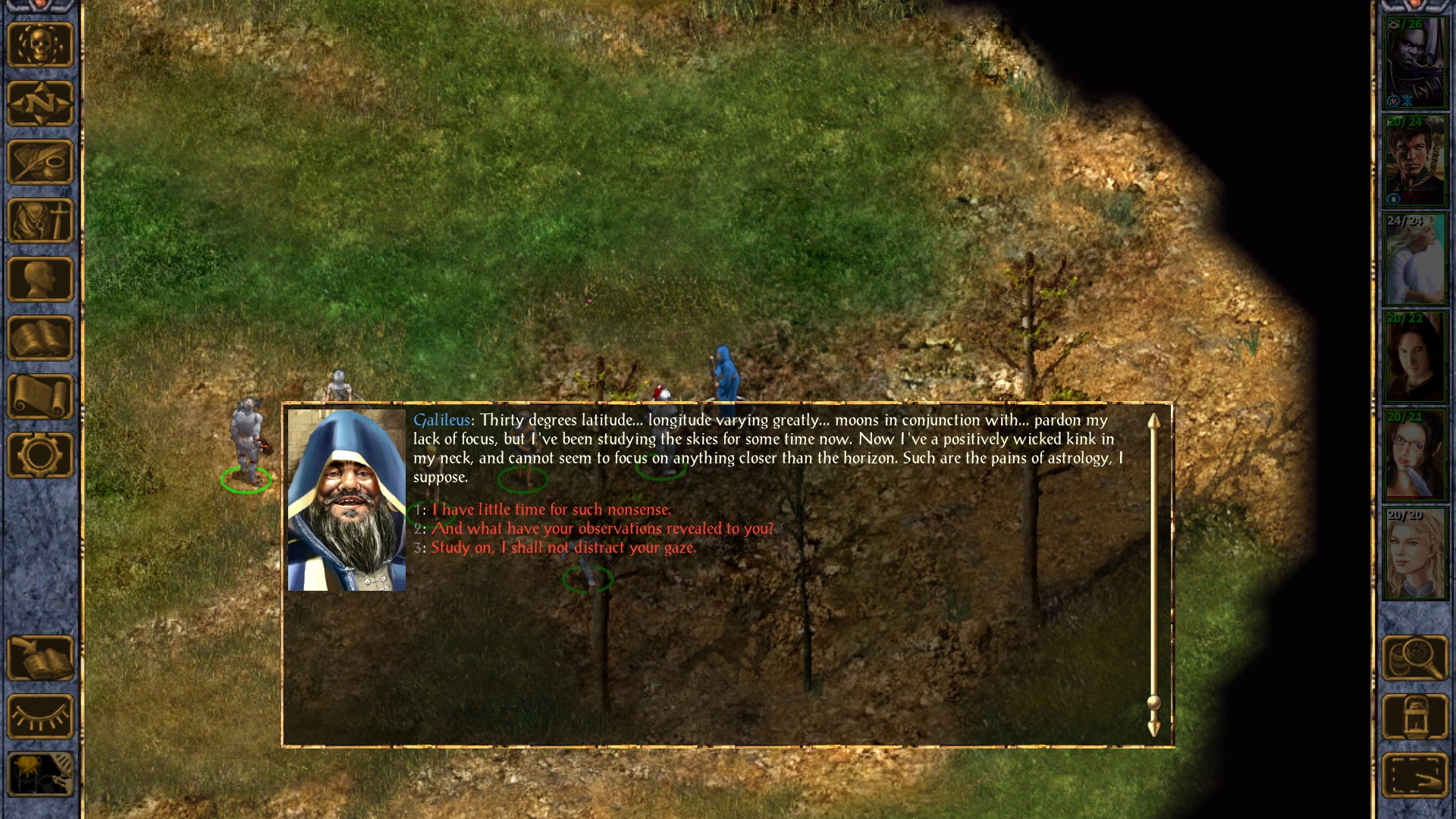
Task: Select the glasses-wearing woman portrait
Action: 1415,456
